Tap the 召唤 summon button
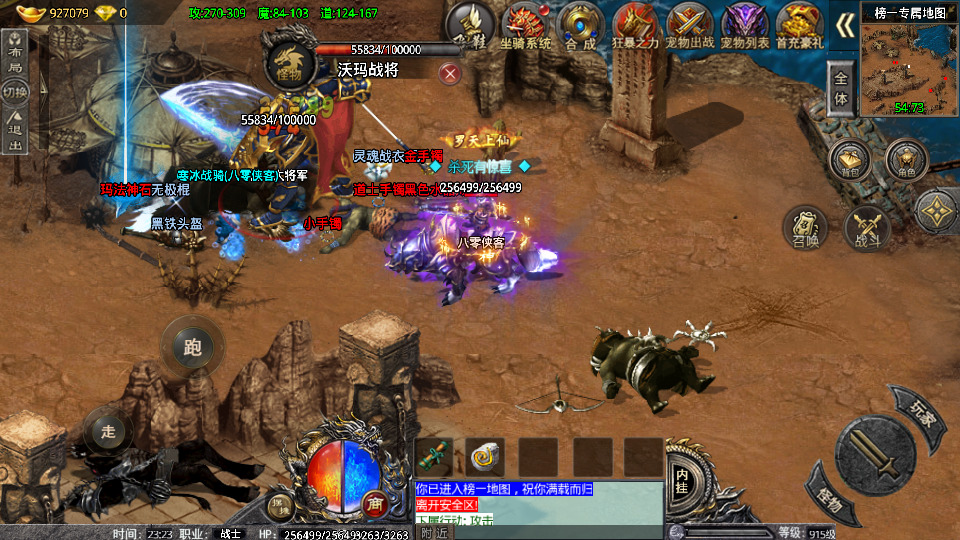The width and height of the screenshot is (960, 540). [805, 228]
